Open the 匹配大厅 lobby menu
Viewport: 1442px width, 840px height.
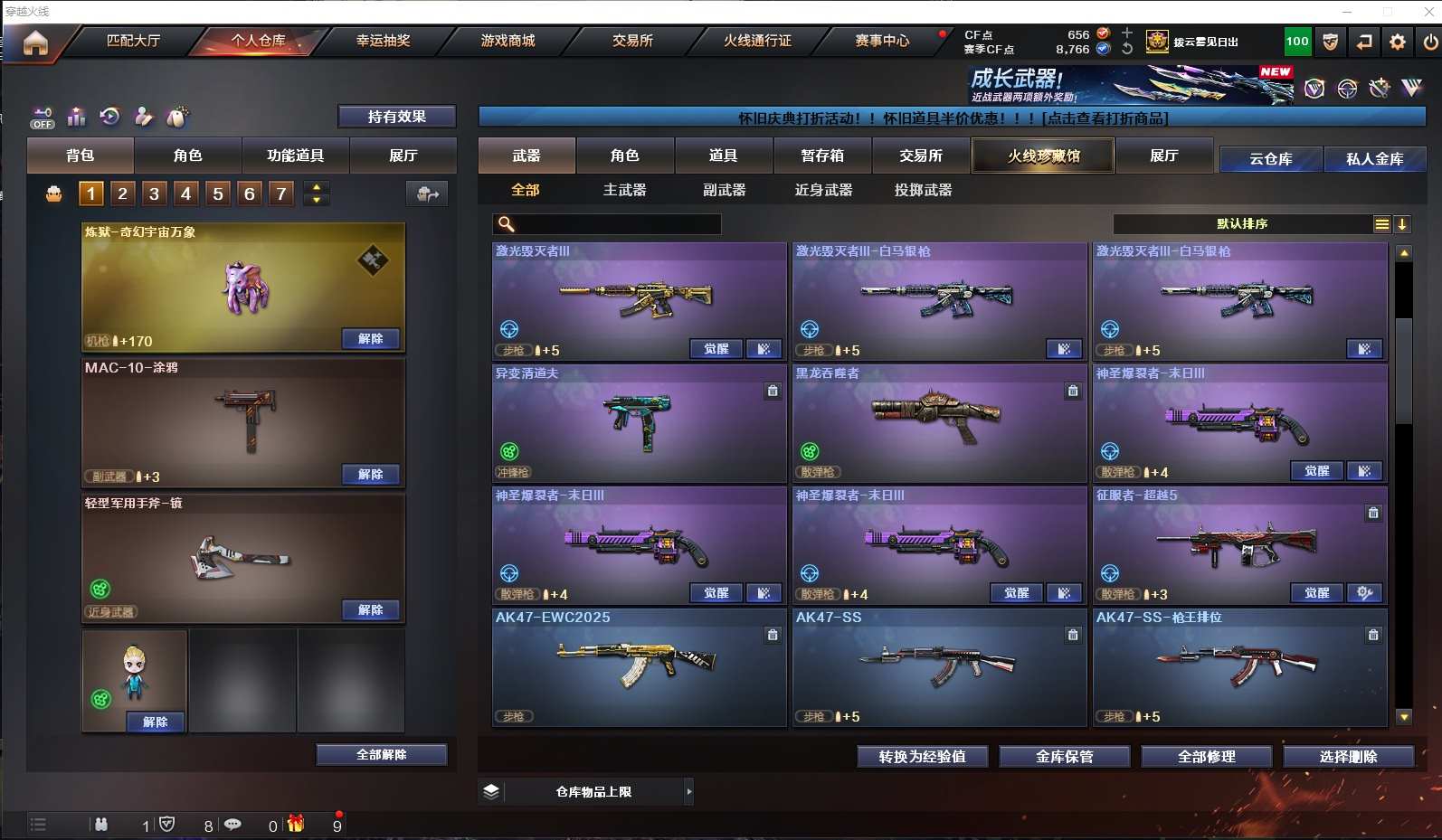tap(133, 41)
